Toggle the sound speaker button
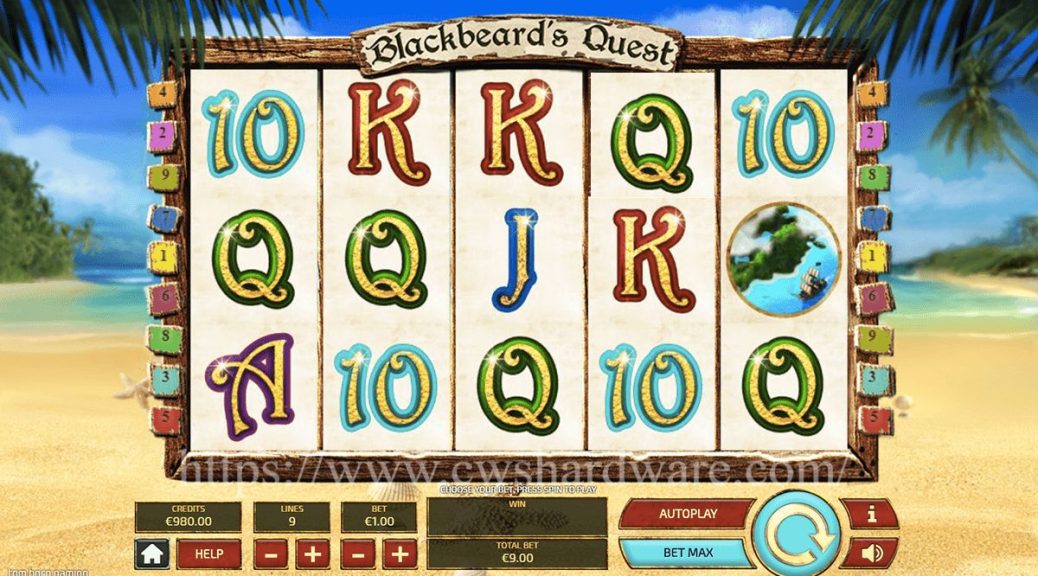This screenshot has height=576, width=1038. [x=871, y=552]
